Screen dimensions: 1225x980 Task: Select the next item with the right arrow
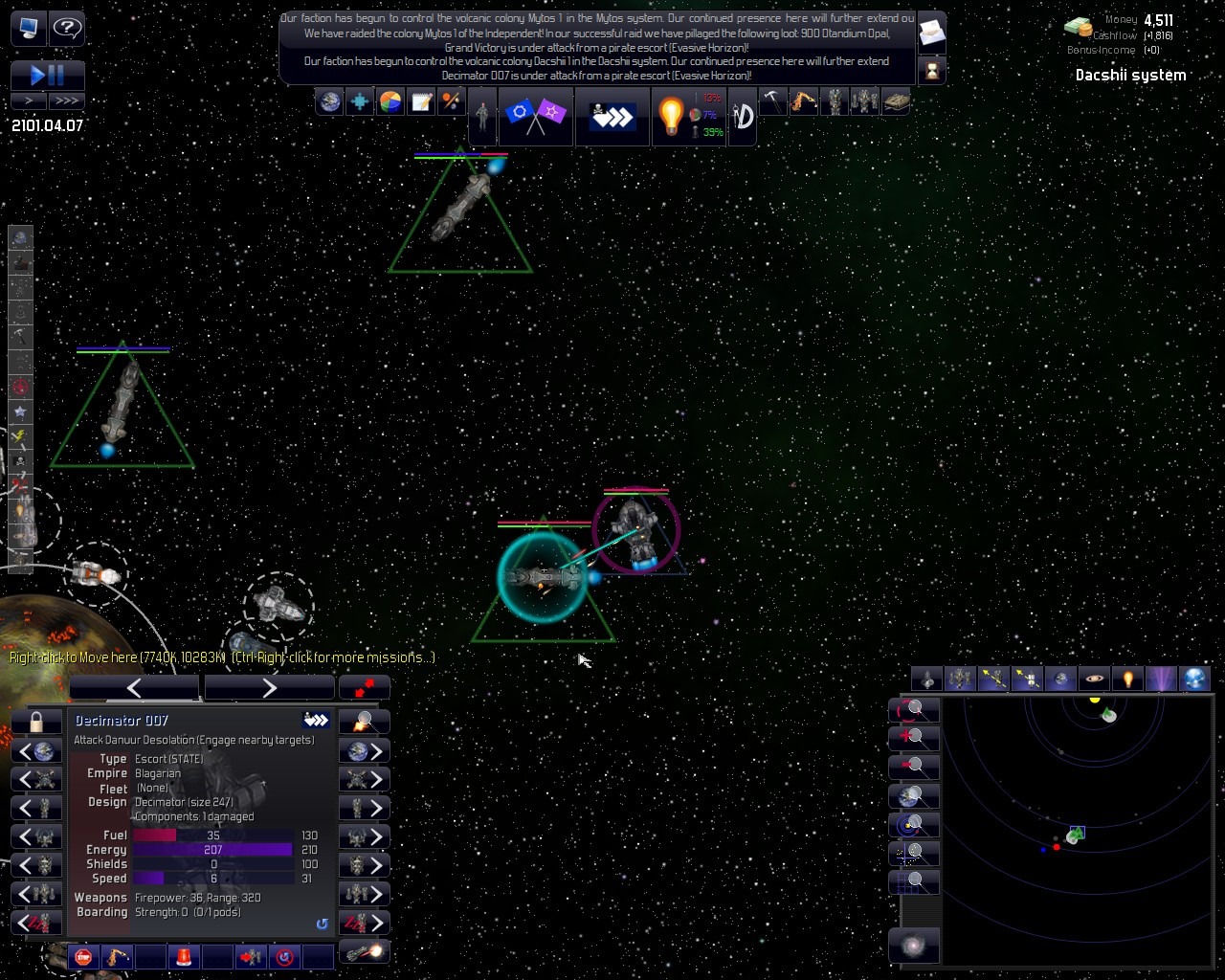tap(269, 687)
